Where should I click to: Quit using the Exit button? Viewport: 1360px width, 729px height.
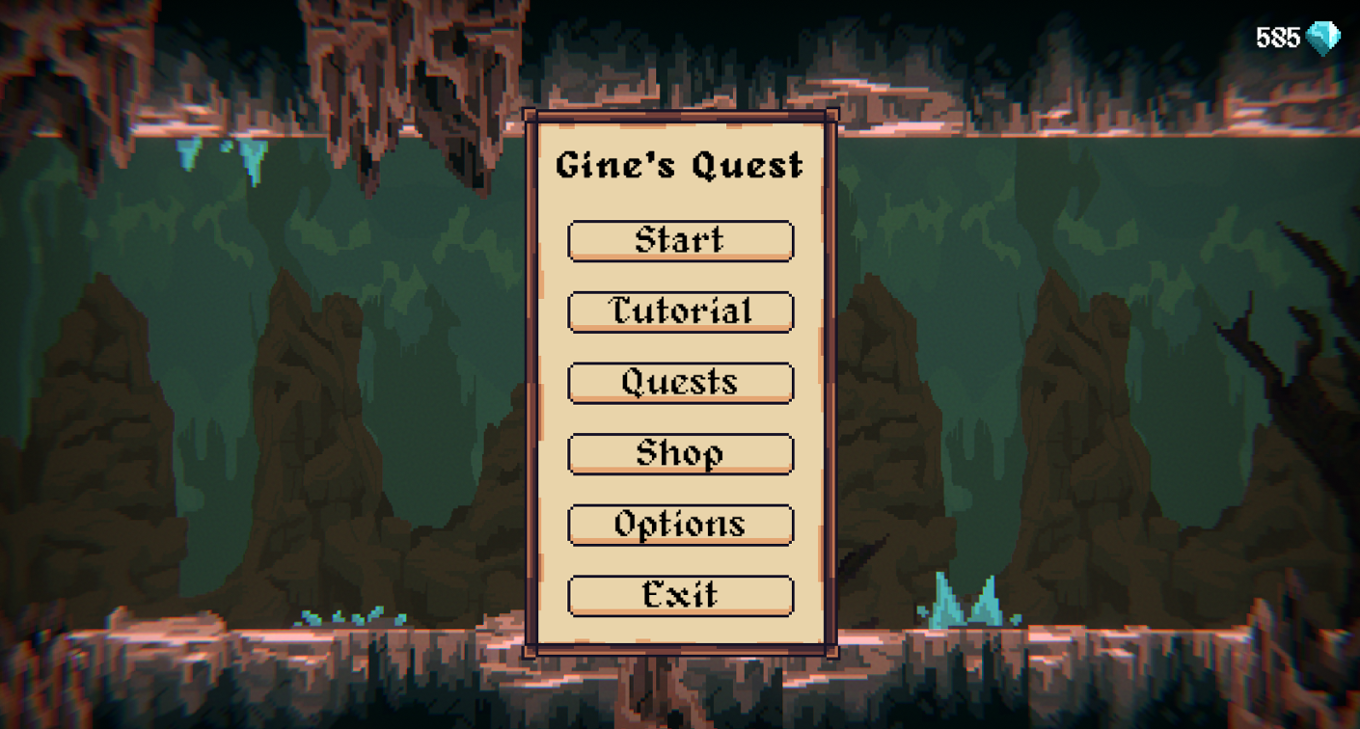pyautogui.click(x=680, y=595)
